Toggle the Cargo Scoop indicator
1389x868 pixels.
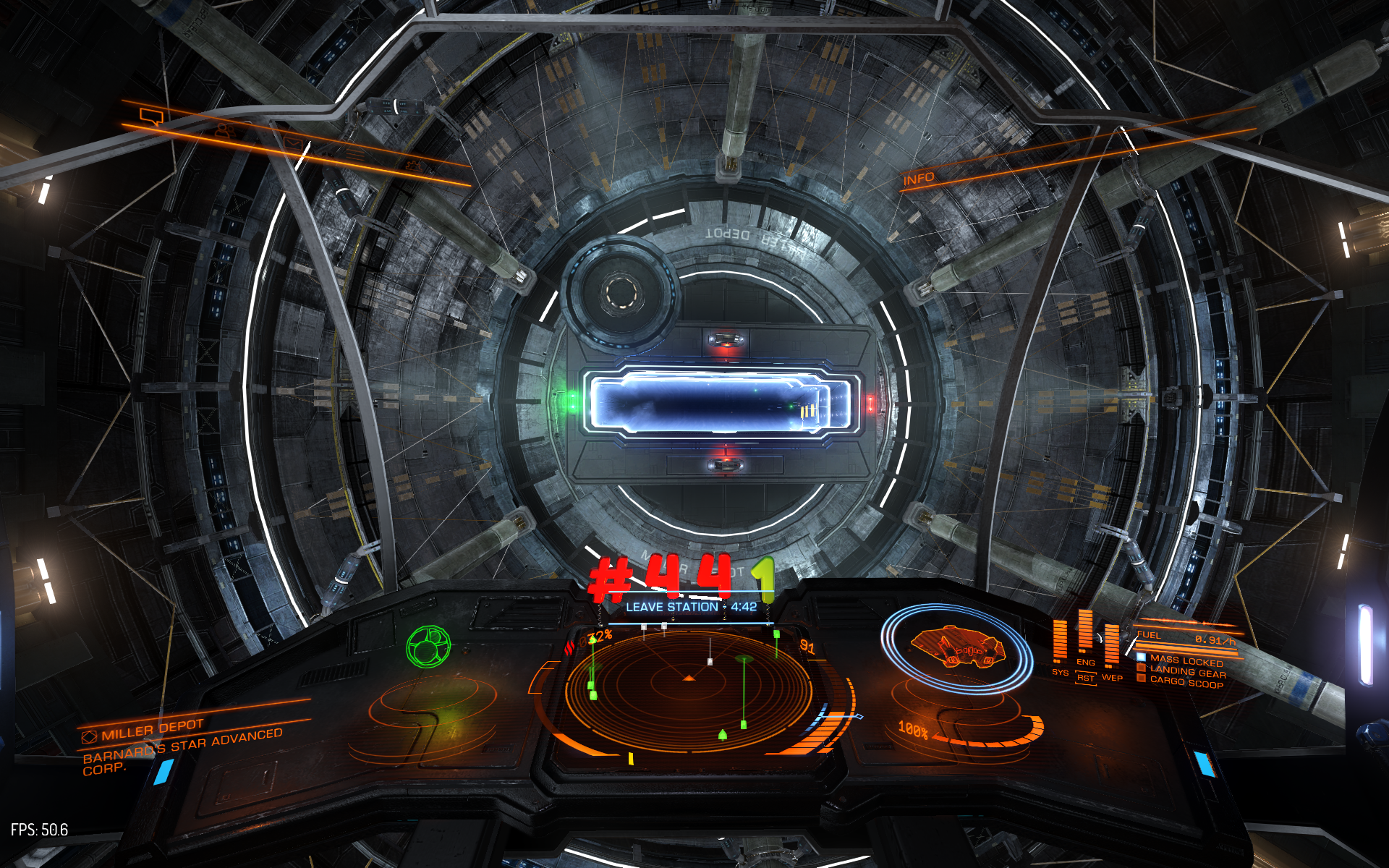pos(1186,681)
